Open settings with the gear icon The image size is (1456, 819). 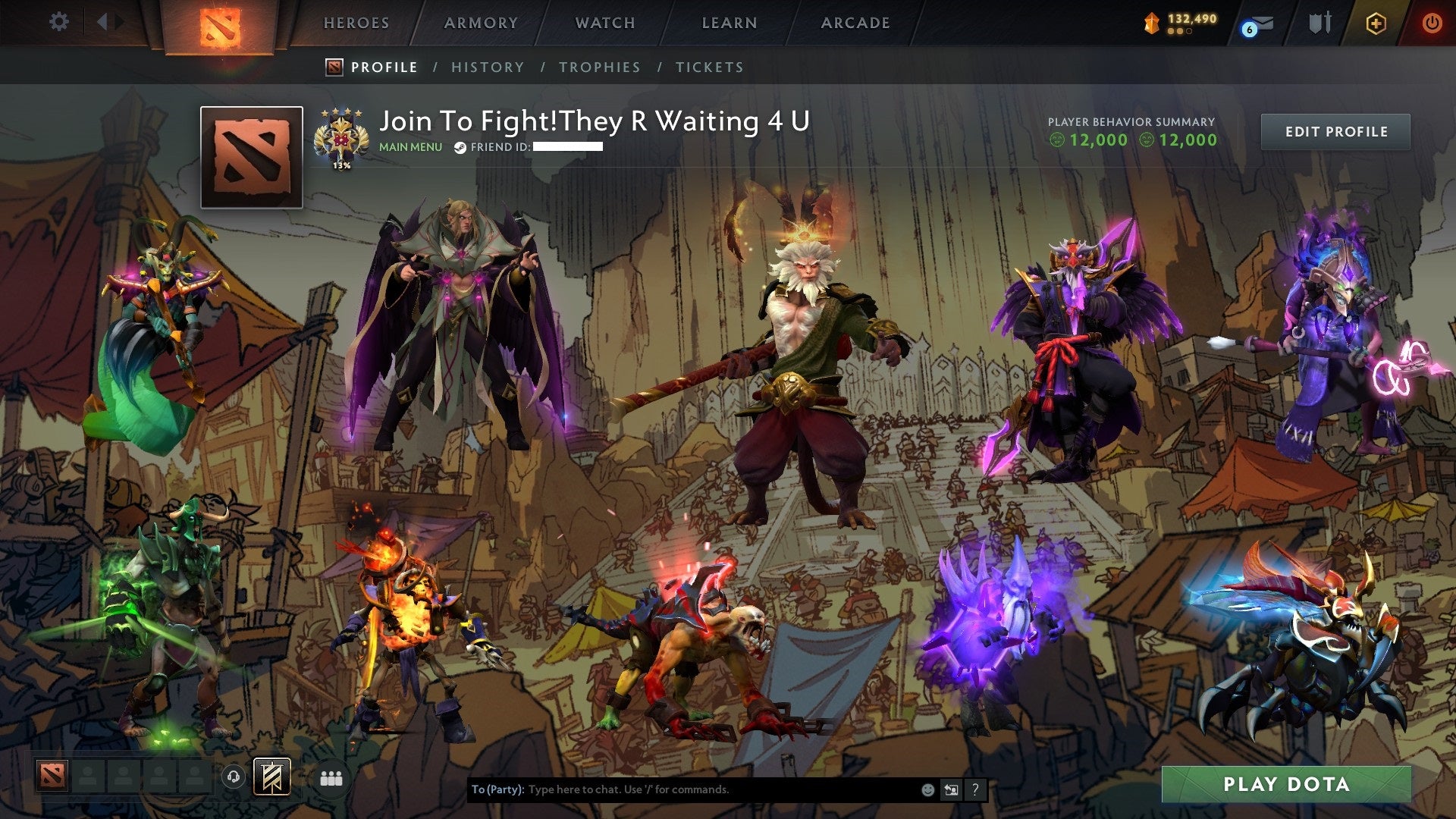pos(58,21)
